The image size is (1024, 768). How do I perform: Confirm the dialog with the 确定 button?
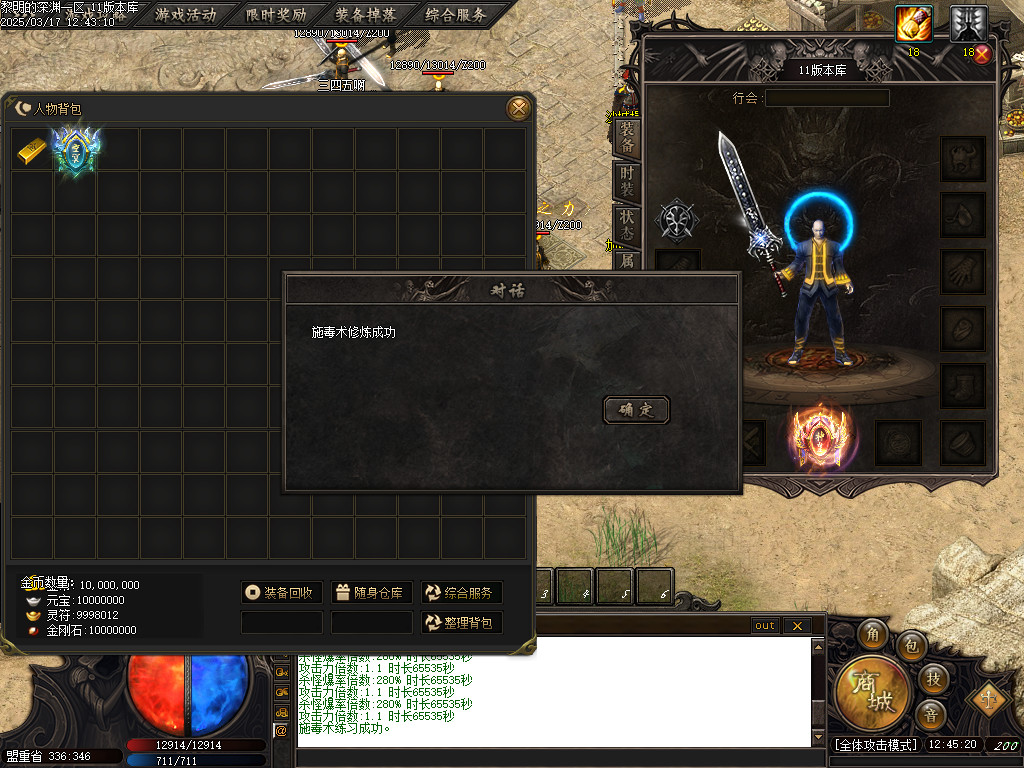(x=636, y=409)
